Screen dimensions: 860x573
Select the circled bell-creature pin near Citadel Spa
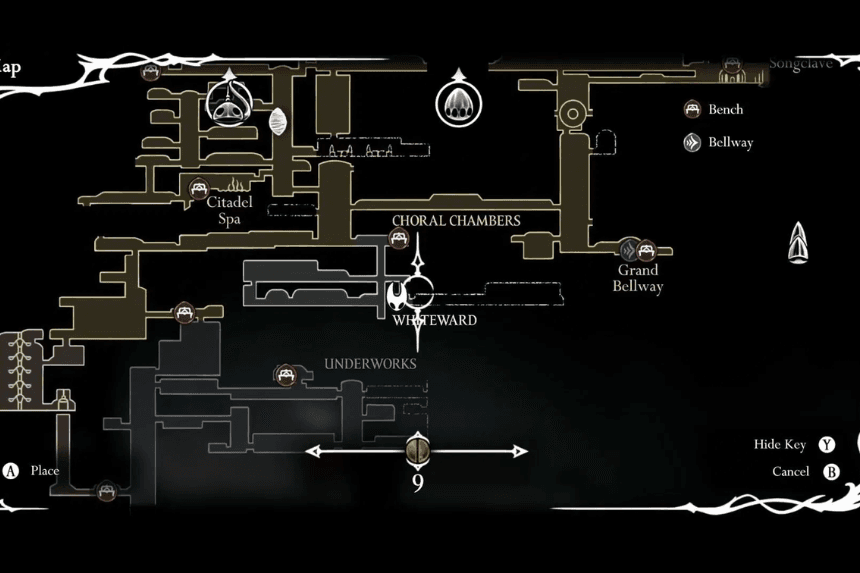point(228,101)
